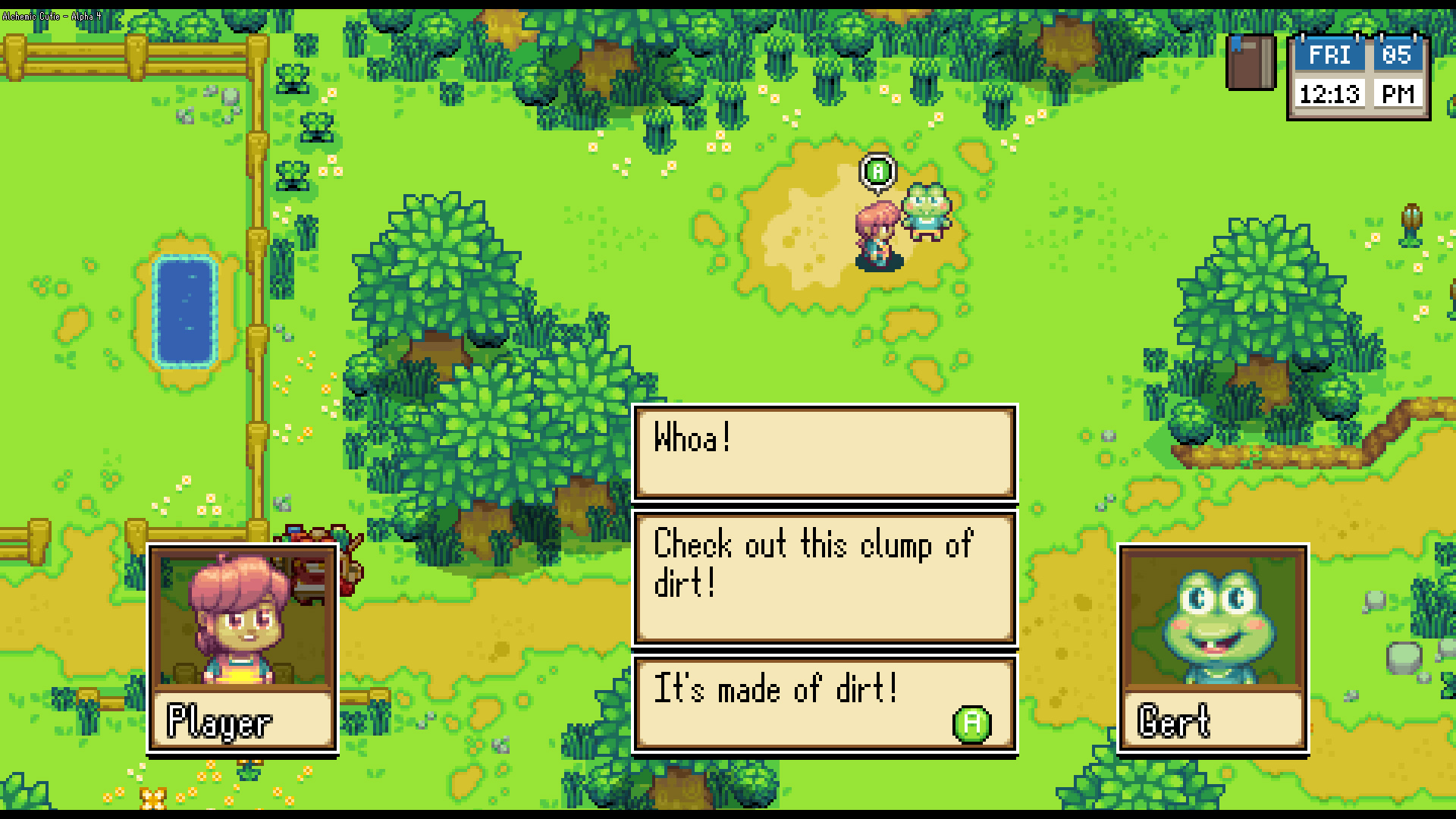Click the Gert name label
This screenshot has width=1456, height=819.
(1176, 721)
